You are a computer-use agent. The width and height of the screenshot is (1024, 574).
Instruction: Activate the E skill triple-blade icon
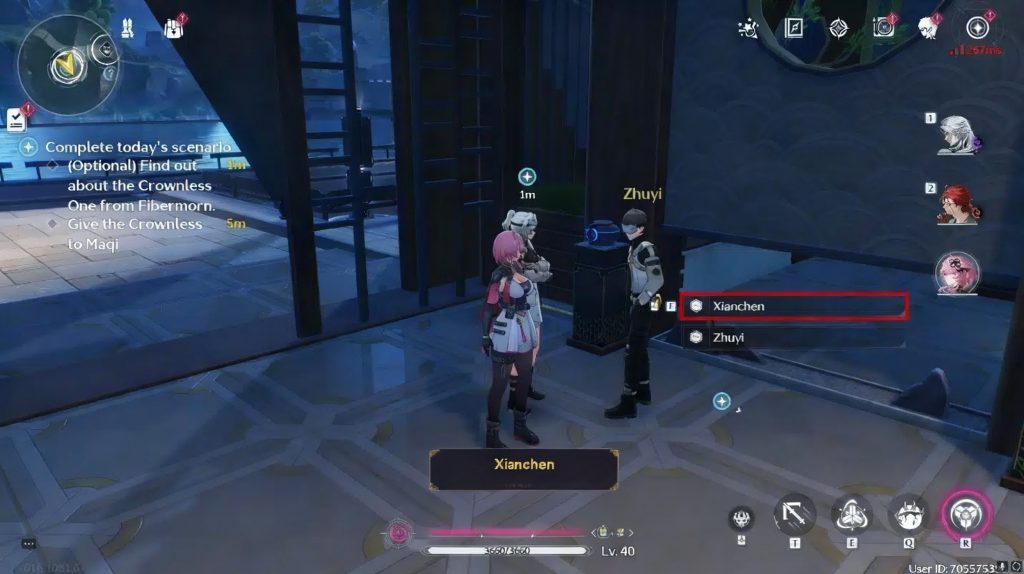[851, 515]
